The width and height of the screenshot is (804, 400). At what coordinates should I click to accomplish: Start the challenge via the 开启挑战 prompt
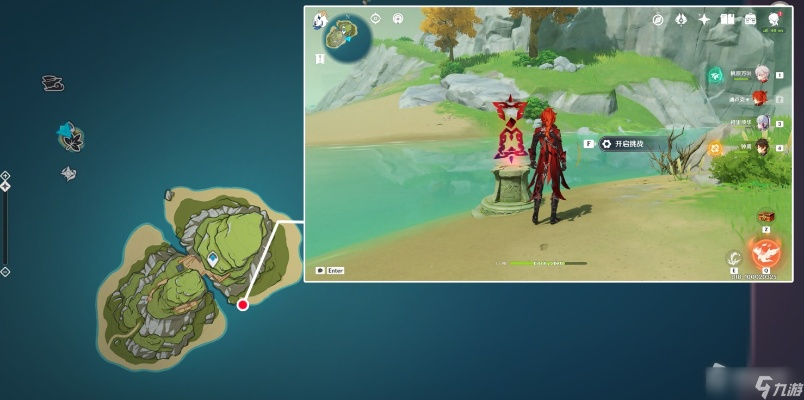pos(622,144)
